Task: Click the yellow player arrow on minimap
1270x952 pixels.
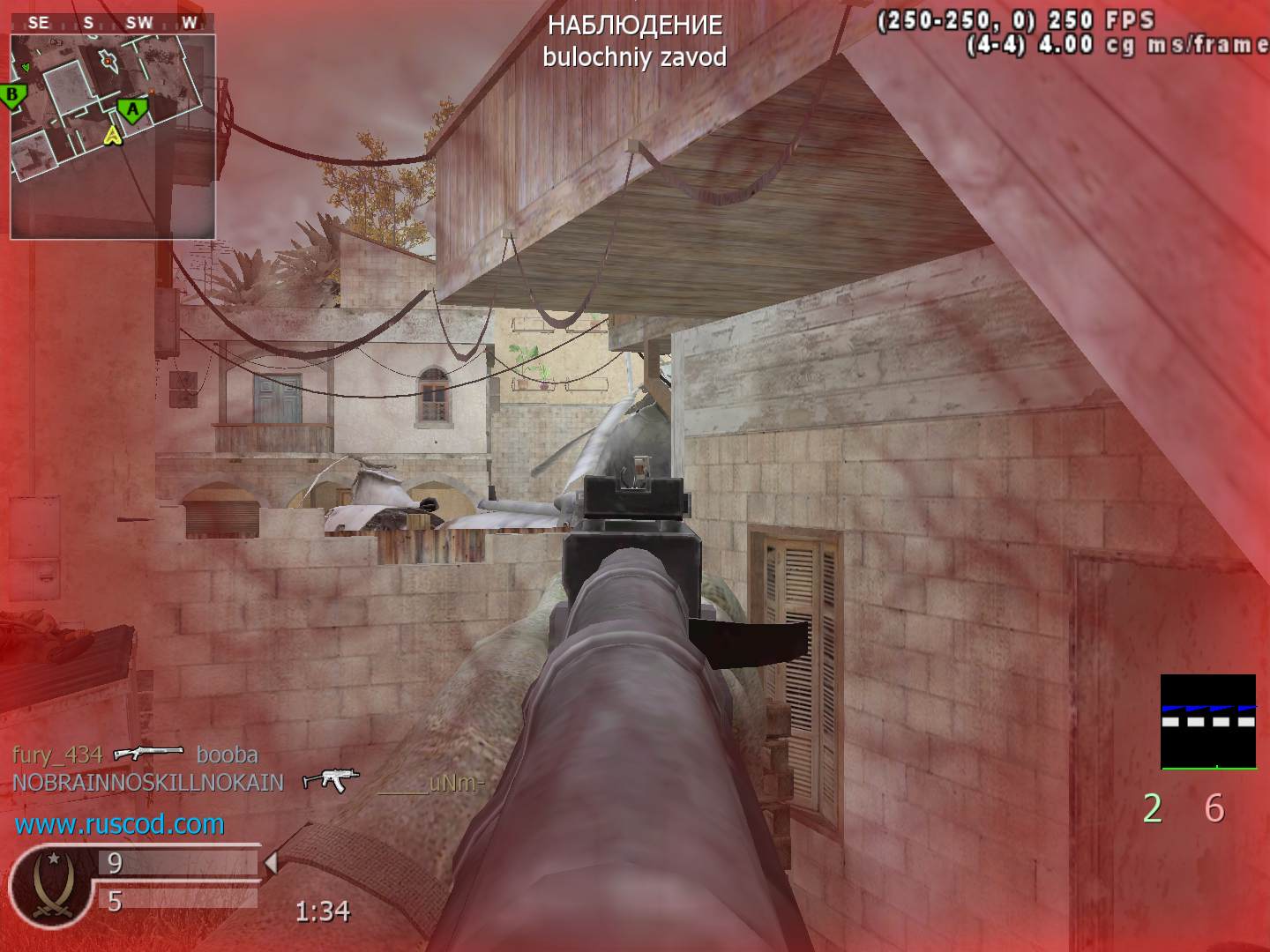Action: pos(112,135)
